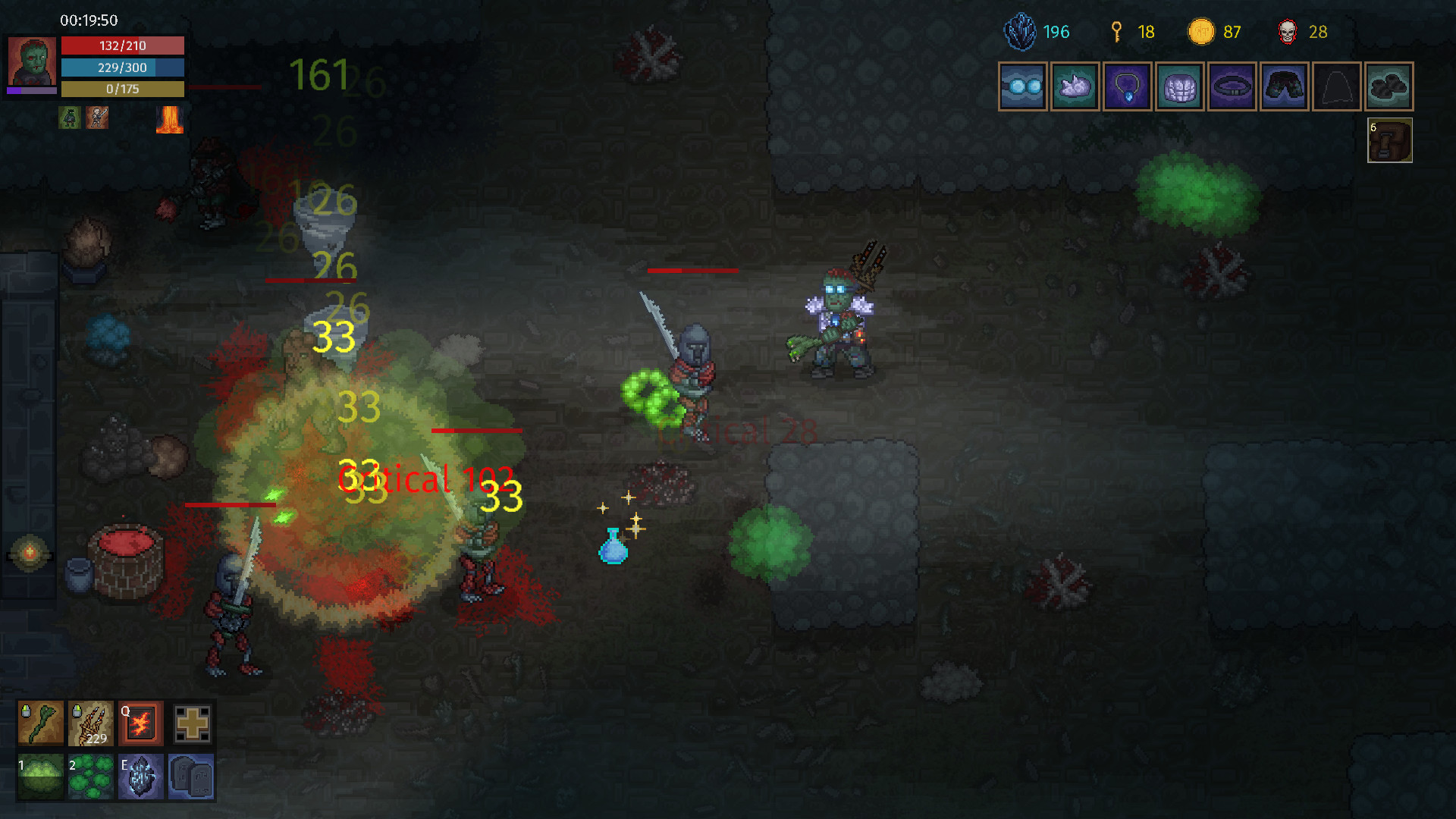Image resolution: width=1456 pixels, height=819 pixels.
Task: Open the backpack inventory slot
Action: pos(1389,141)
